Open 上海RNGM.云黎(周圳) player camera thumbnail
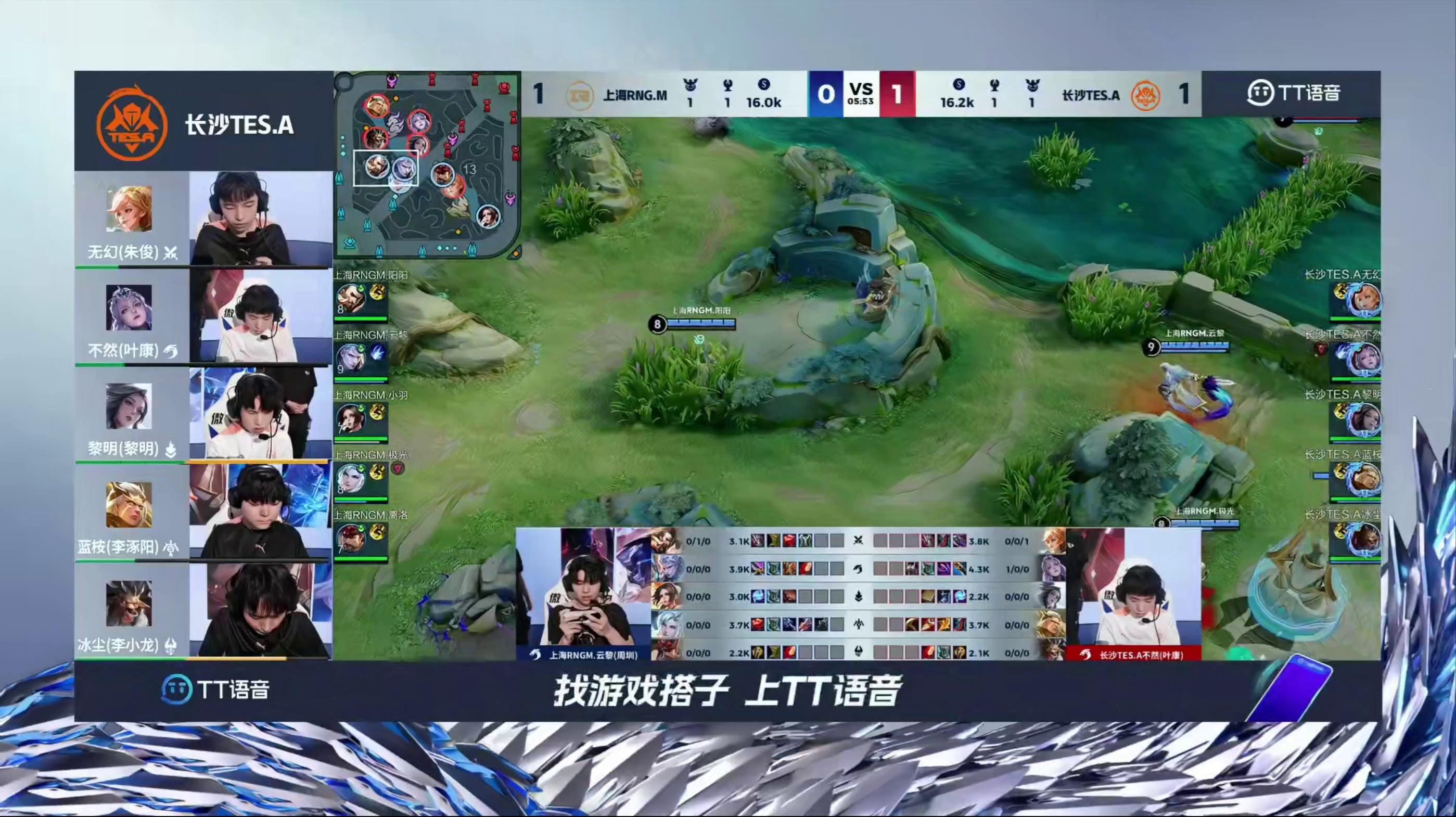The image size is (1456, 817). (x=583, y=593)
